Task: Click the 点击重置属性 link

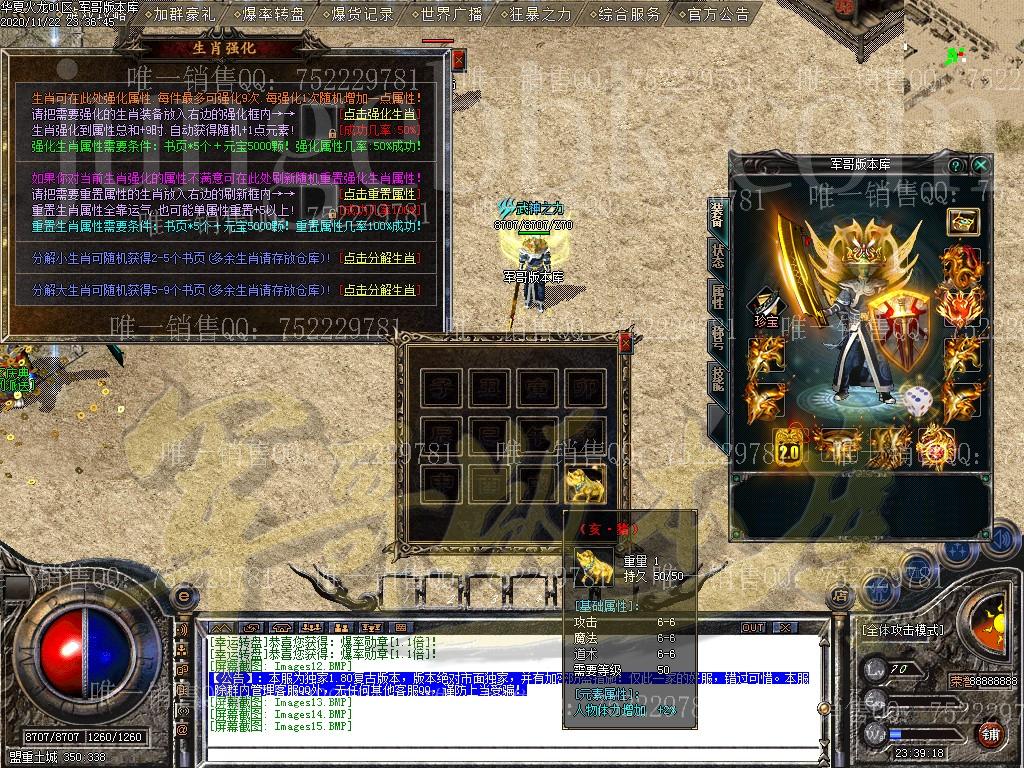Action: [379, 193]
